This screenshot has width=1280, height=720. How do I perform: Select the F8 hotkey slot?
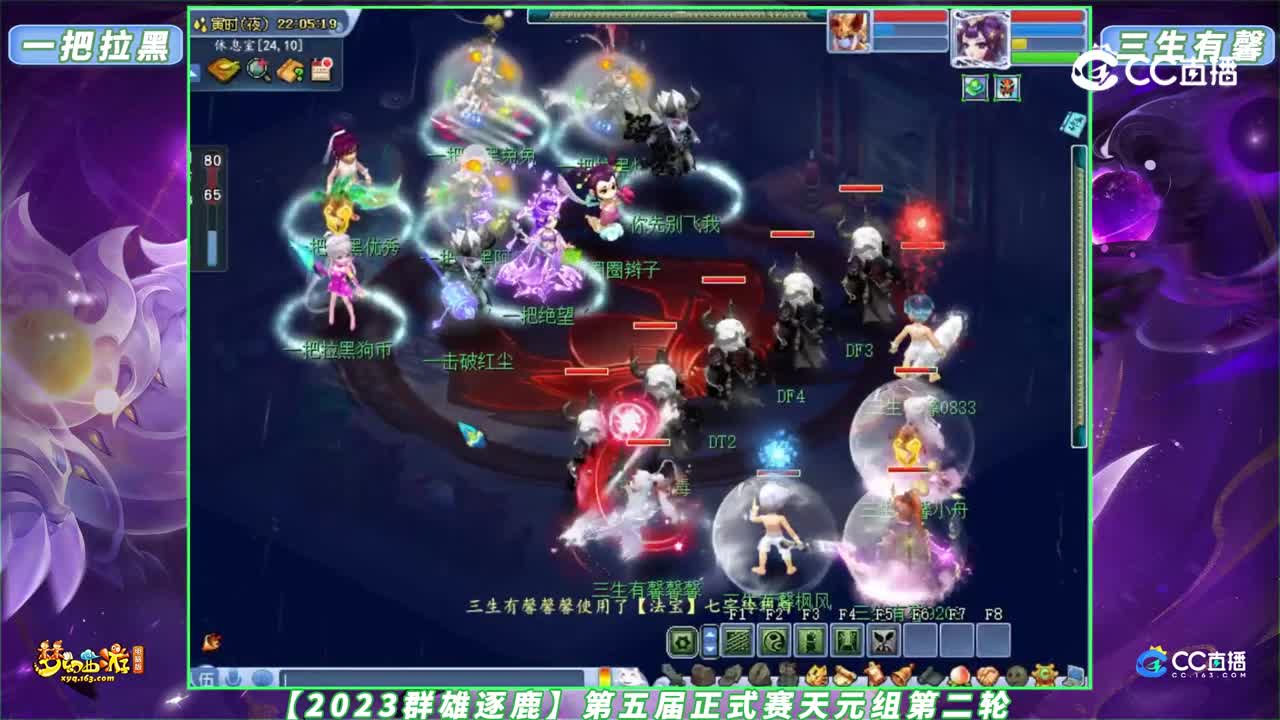point(995,638)
